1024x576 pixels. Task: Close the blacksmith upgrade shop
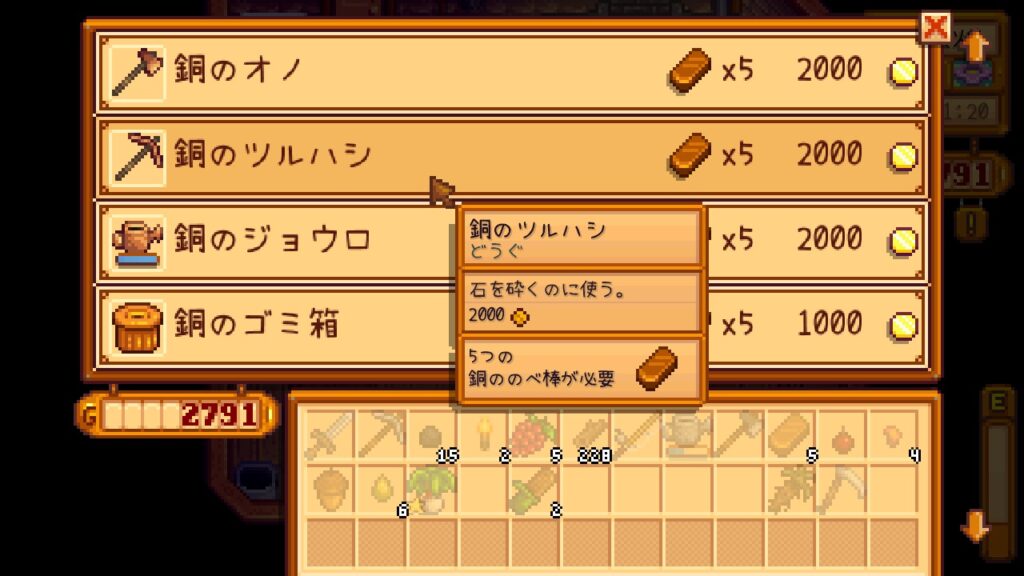click(x=935, y=28)
